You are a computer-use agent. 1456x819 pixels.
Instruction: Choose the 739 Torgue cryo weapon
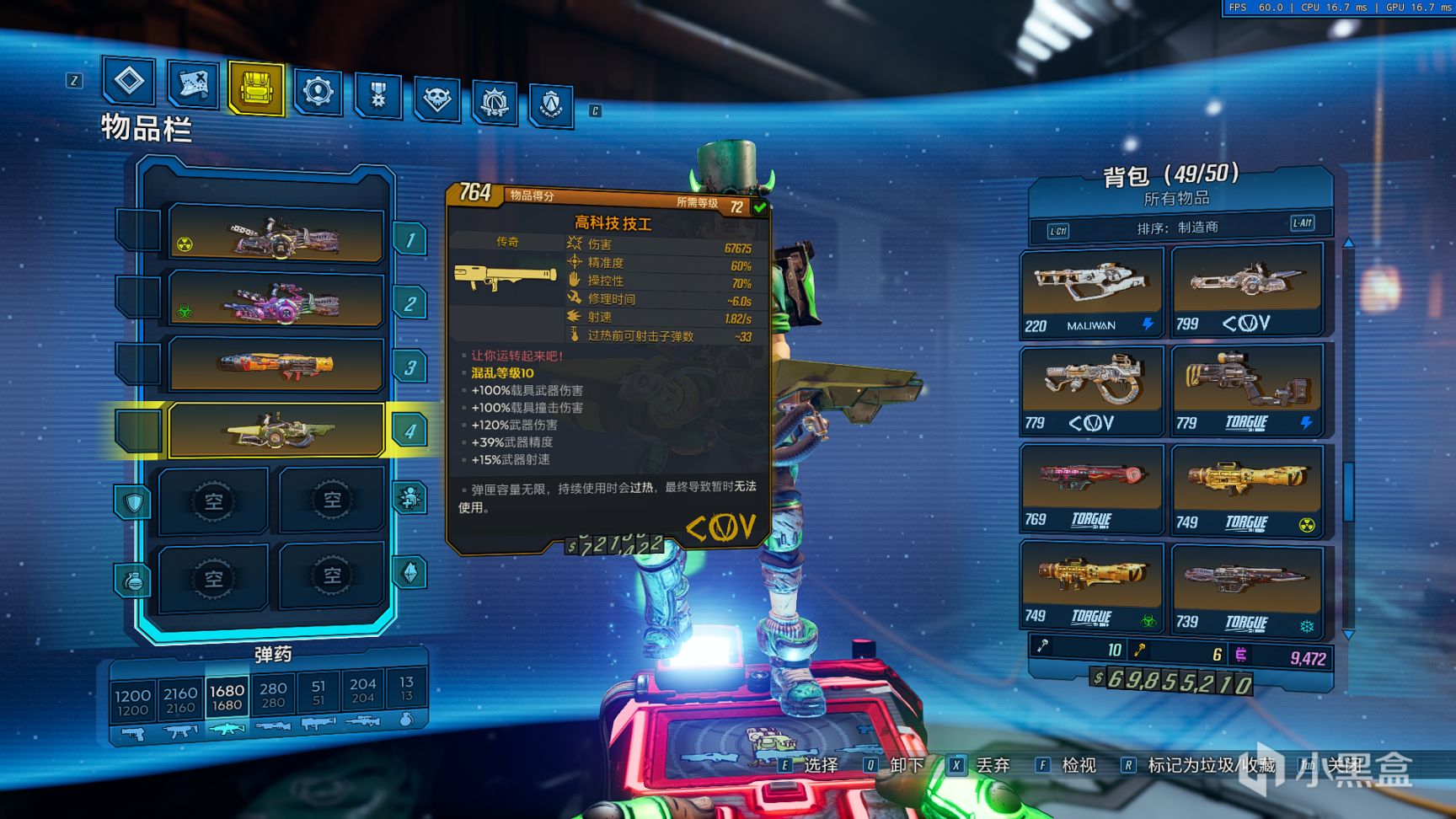[1245, 589]
